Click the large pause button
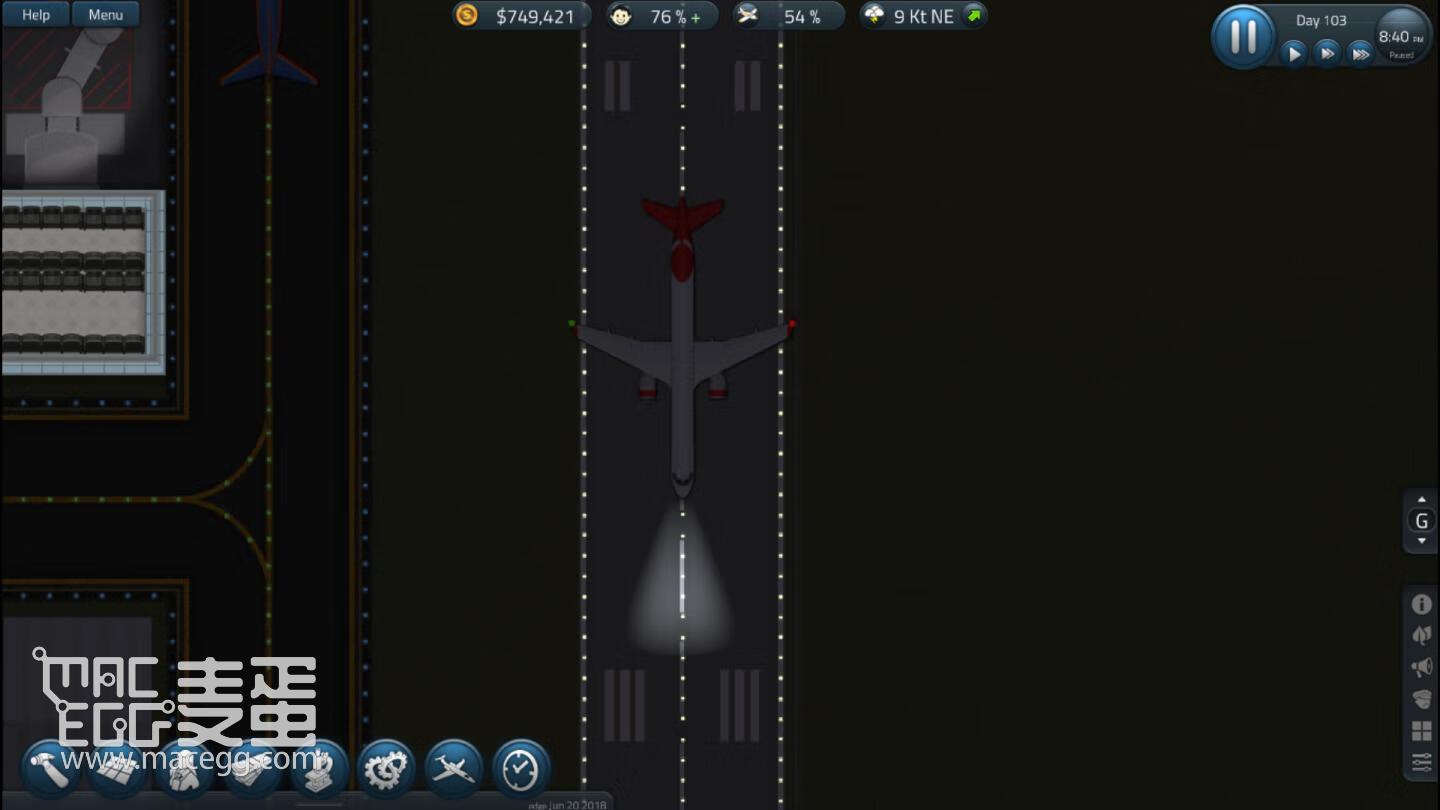 pos(1243,37)
